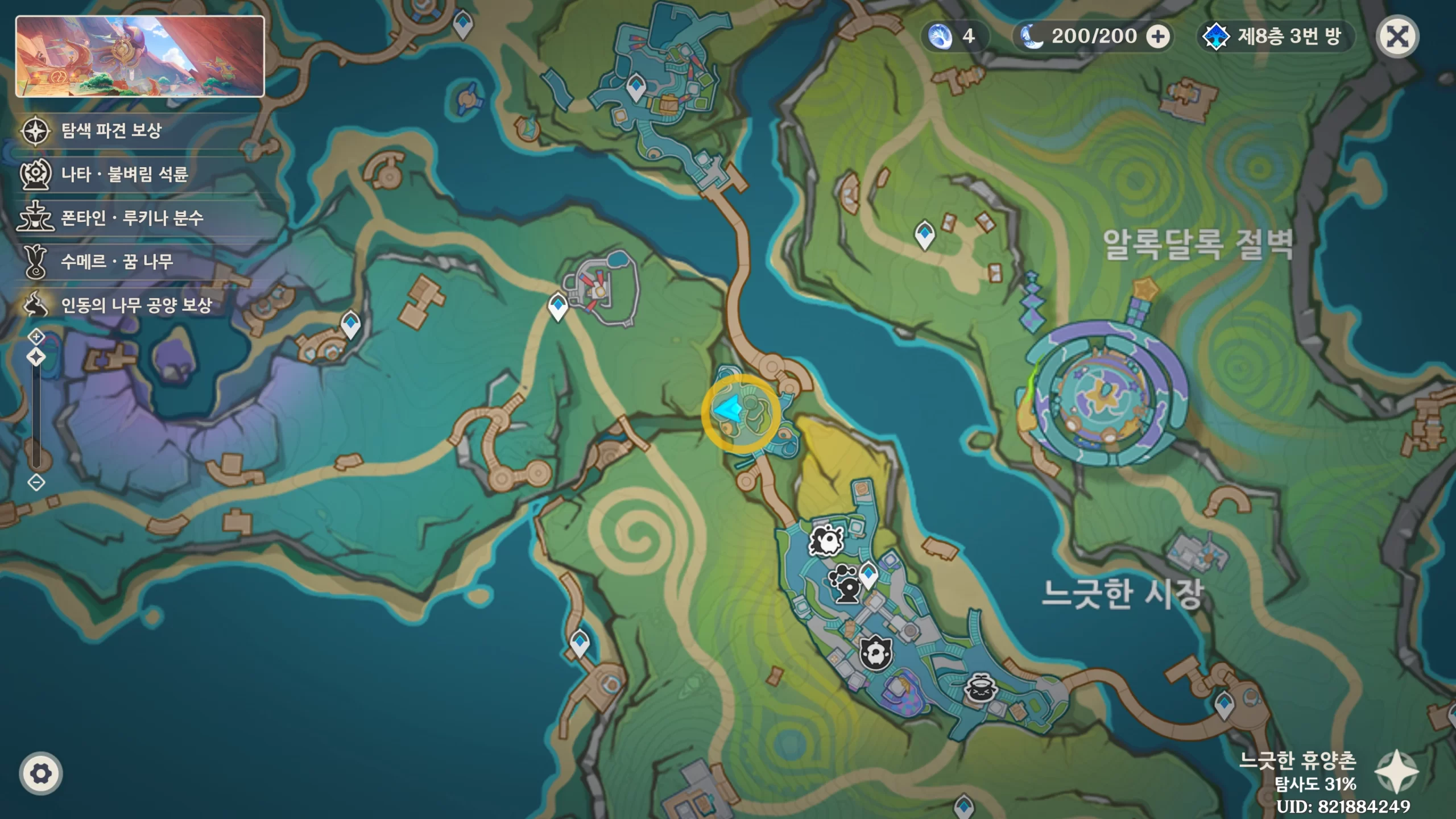Select the teleport waypoint inside the market town

tap(868, 574)
